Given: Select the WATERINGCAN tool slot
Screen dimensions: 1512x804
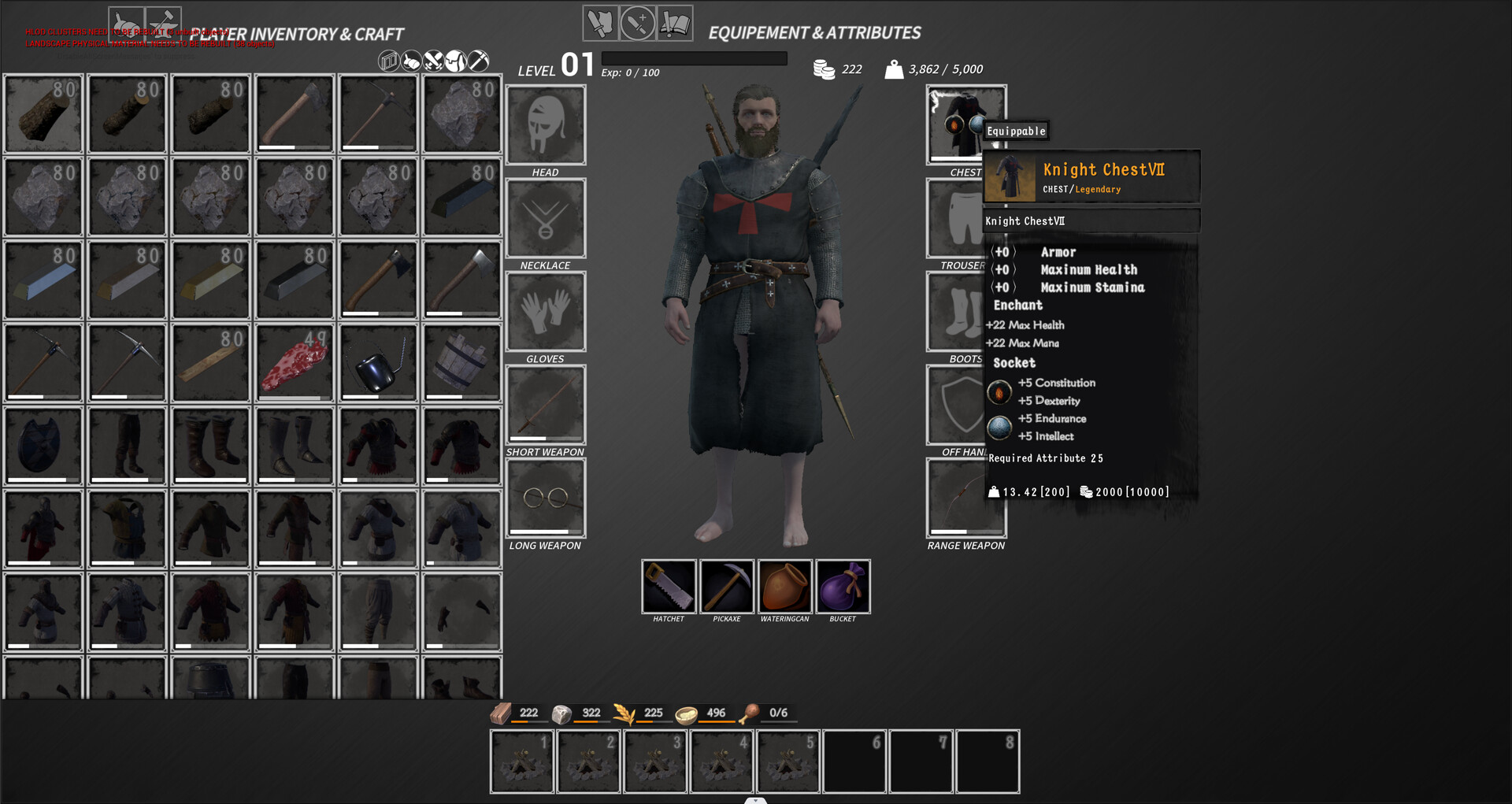Looking at the screenshot, I should tap(784, 586).
